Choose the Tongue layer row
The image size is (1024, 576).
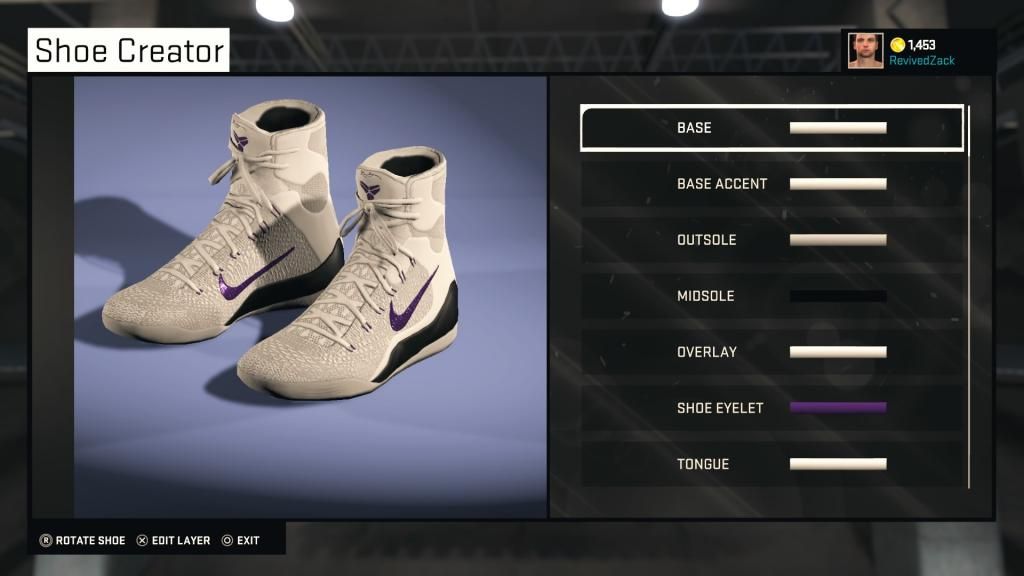[771, 464]
